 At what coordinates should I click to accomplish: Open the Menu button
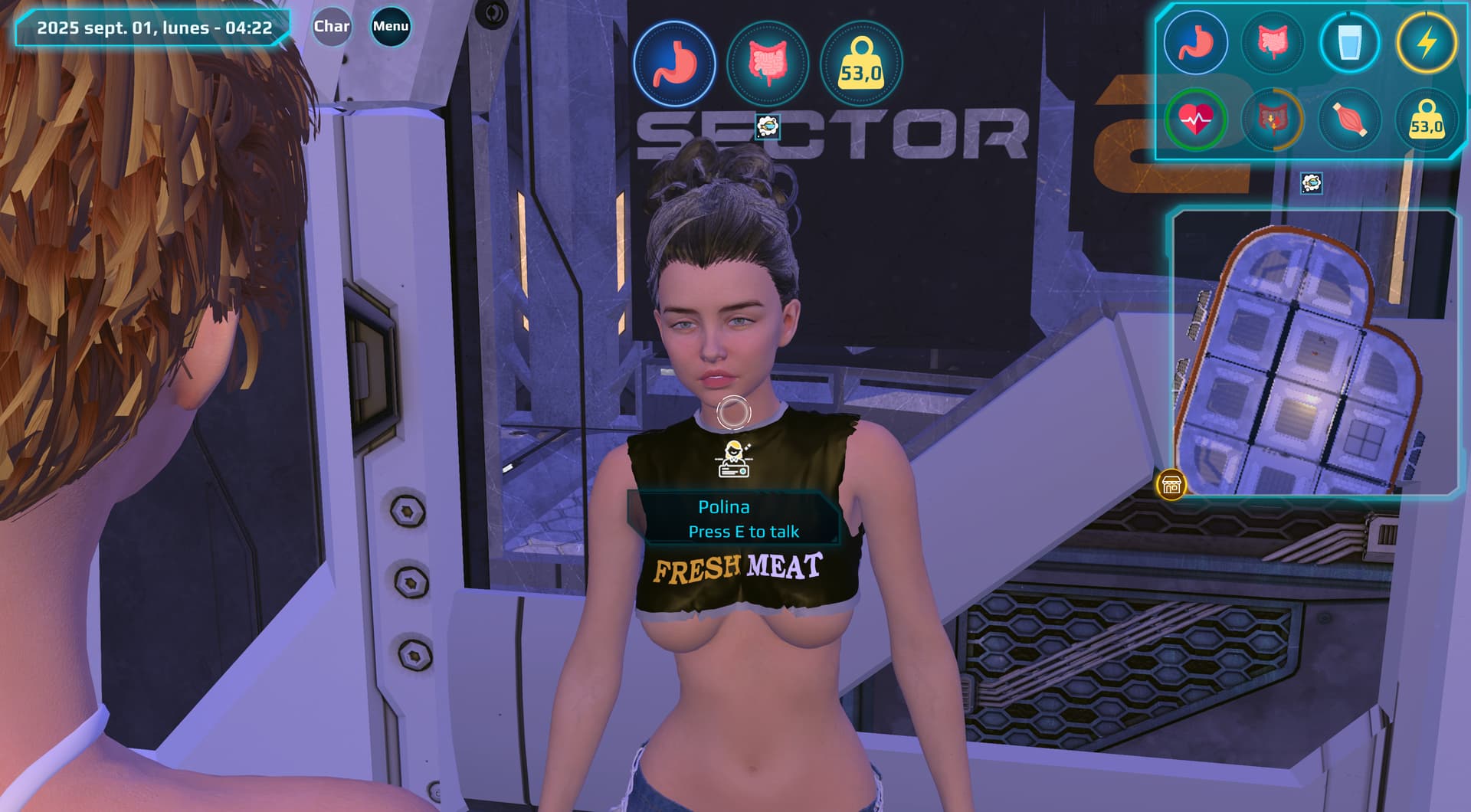tap(391, 27)
